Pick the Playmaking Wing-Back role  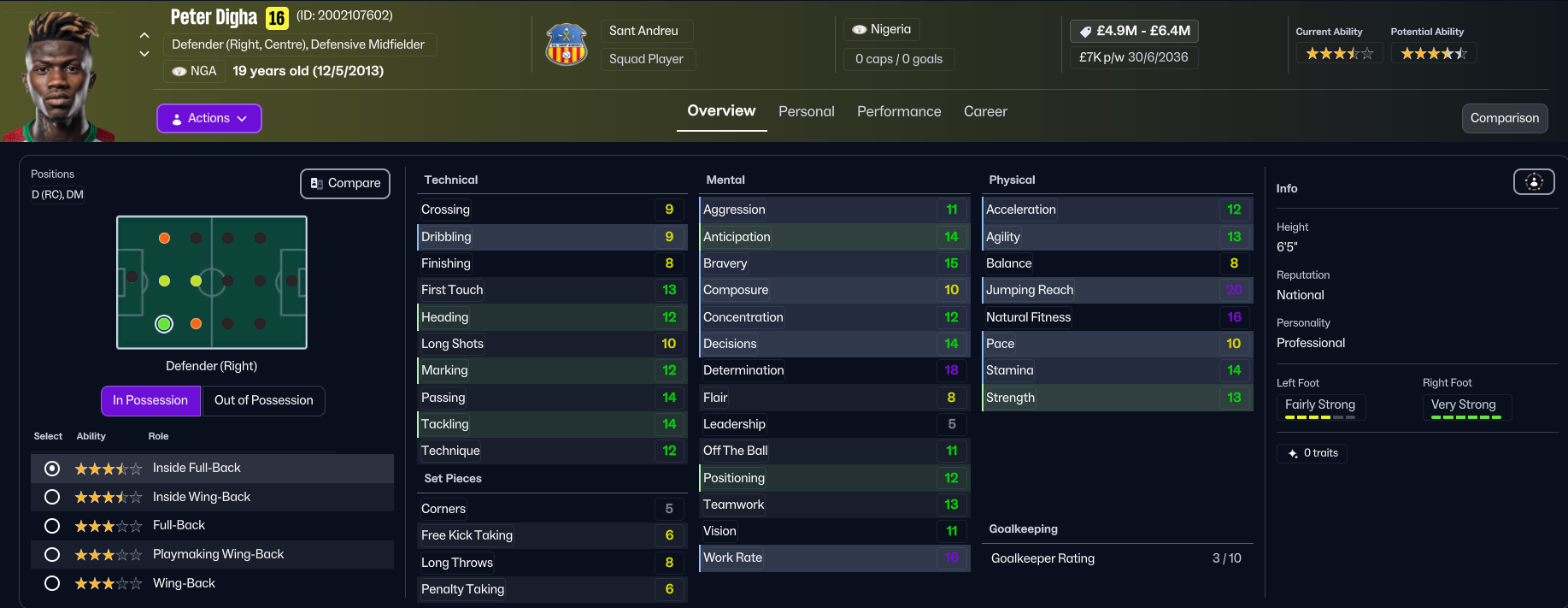(52, 554)
